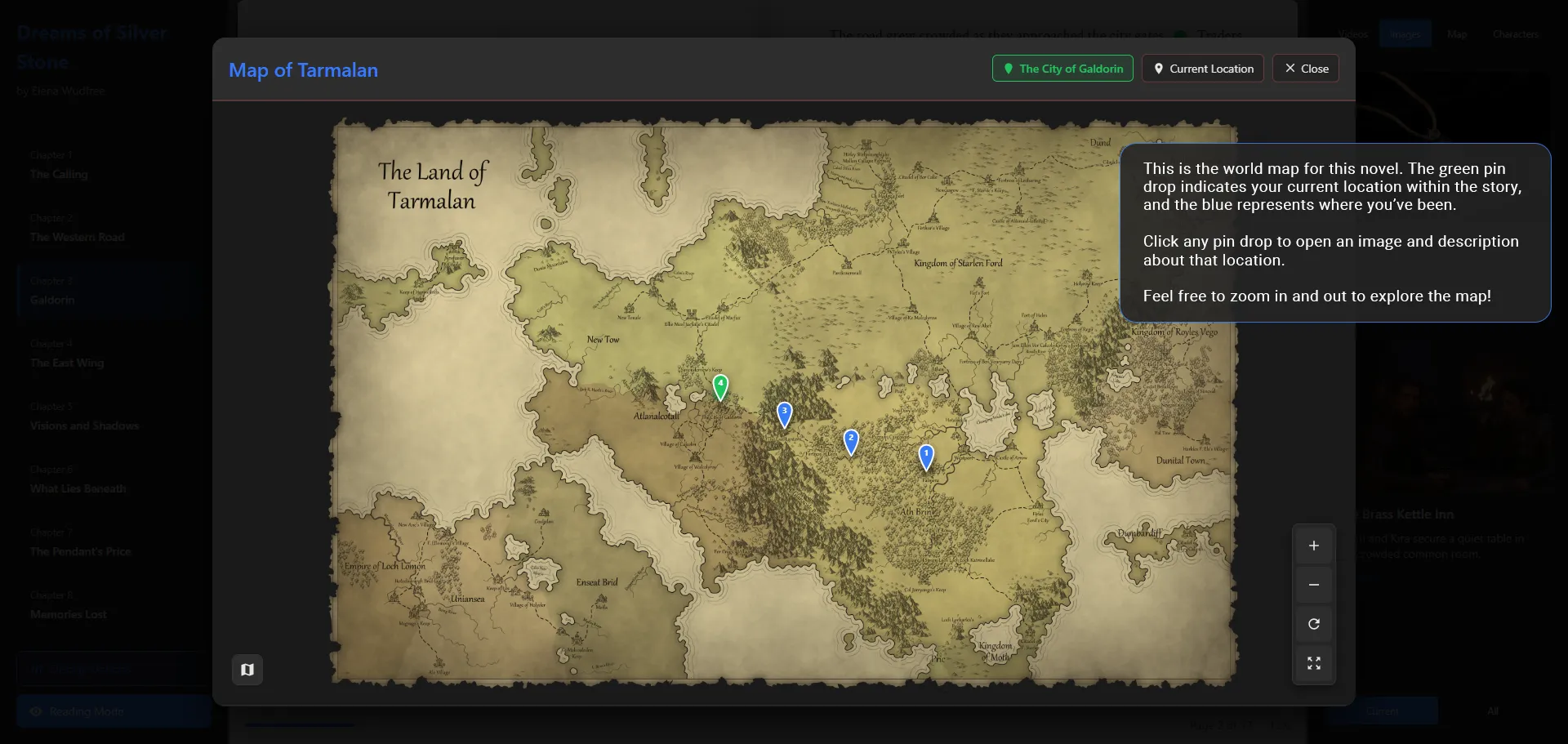
Task: Toggle the Current Location highlight
Action: pyautogui.click(x=1202, y=69)
